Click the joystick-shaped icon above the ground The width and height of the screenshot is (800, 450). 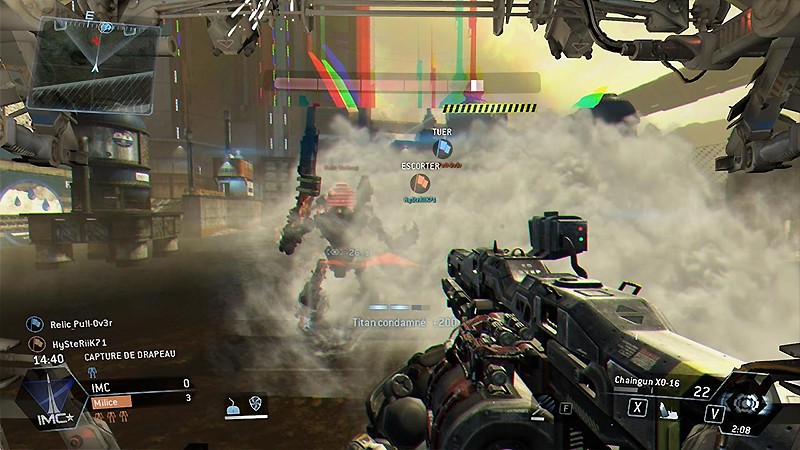232,404
